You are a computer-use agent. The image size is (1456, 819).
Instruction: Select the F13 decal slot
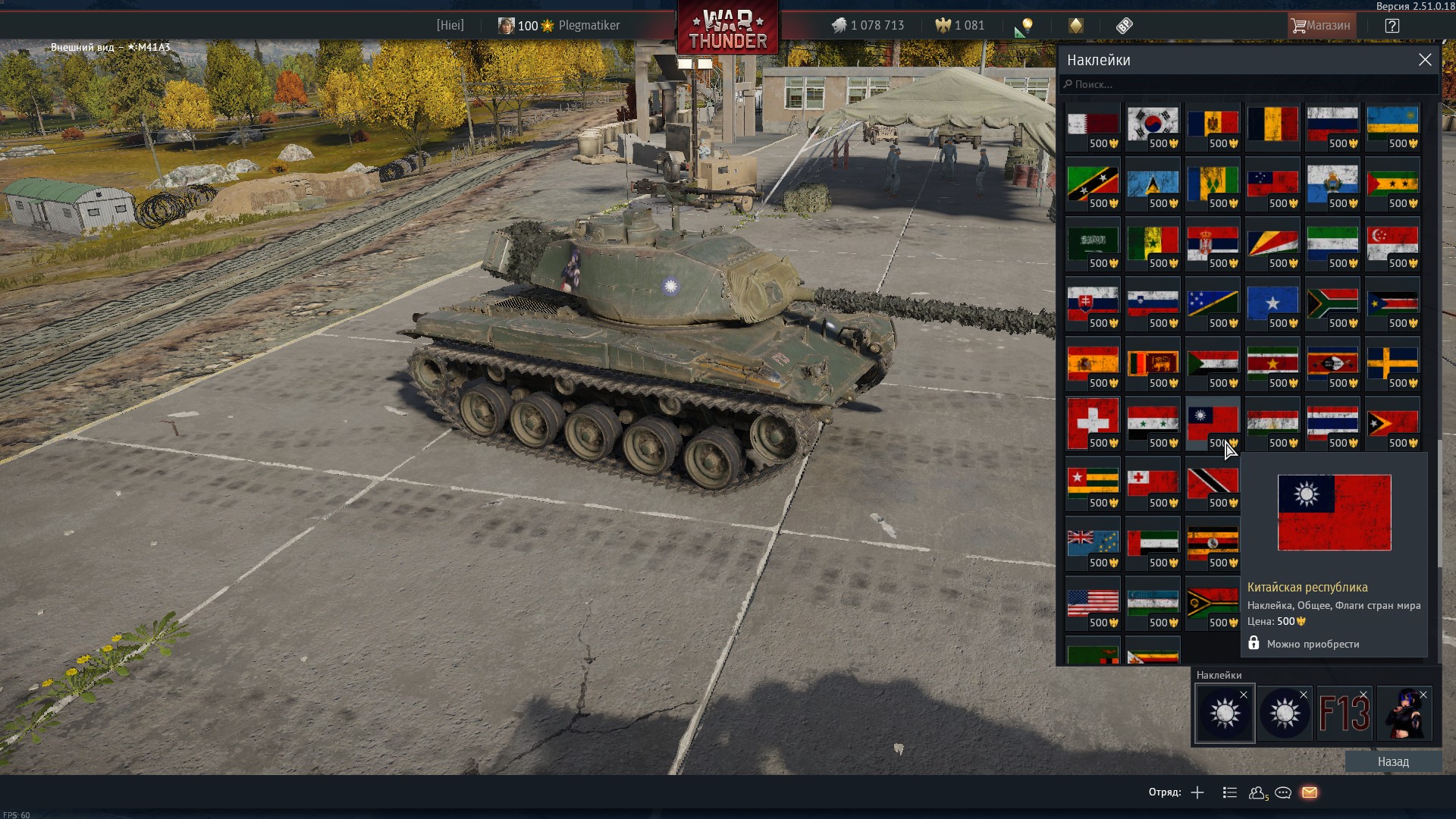point(1344,713)
